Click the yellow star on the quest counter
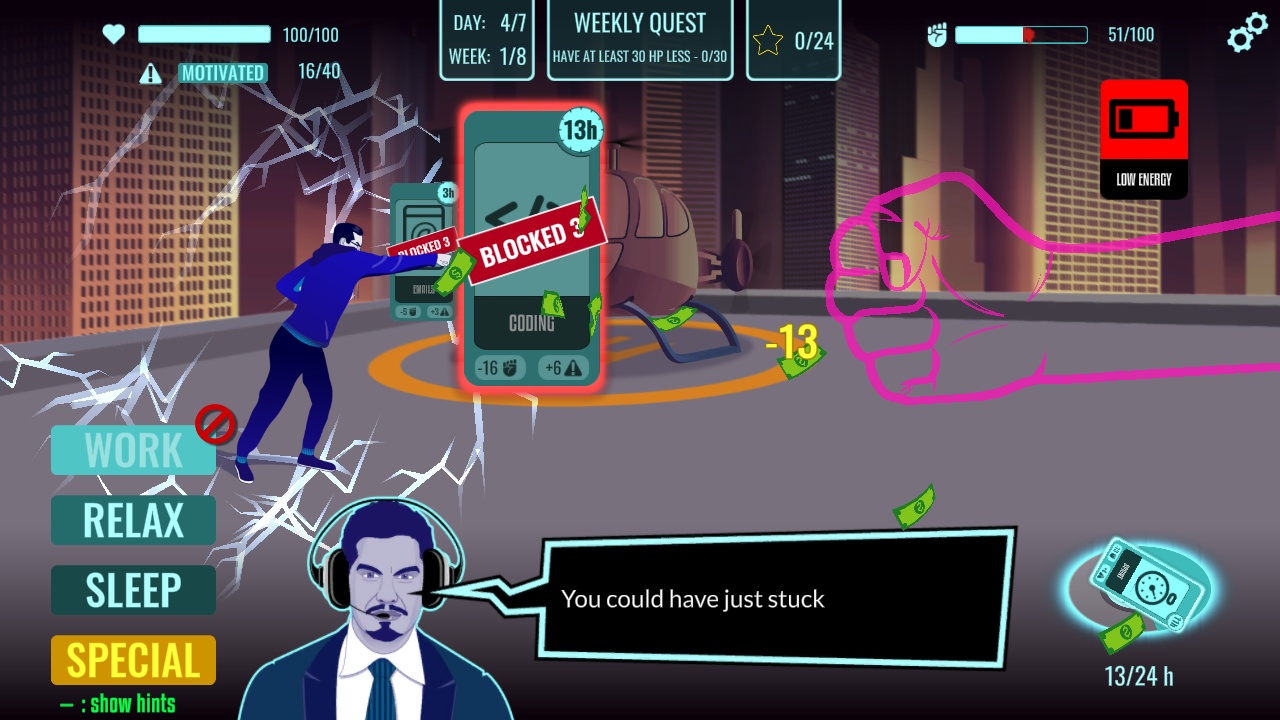1280x720 pixels. coord(769,38)
